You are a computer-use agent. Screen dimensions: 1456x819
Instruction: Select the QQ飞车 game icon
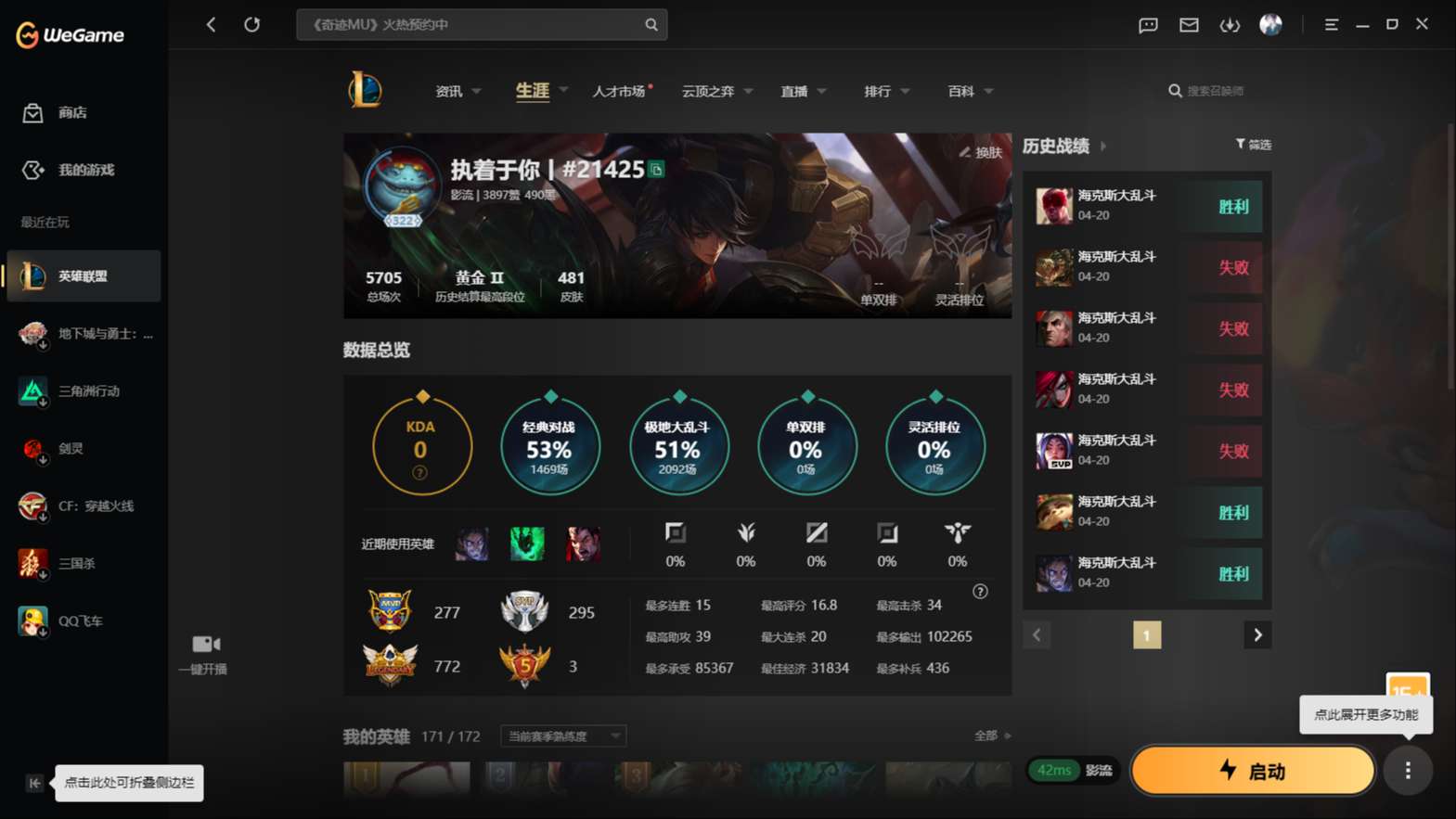point(32,621)
